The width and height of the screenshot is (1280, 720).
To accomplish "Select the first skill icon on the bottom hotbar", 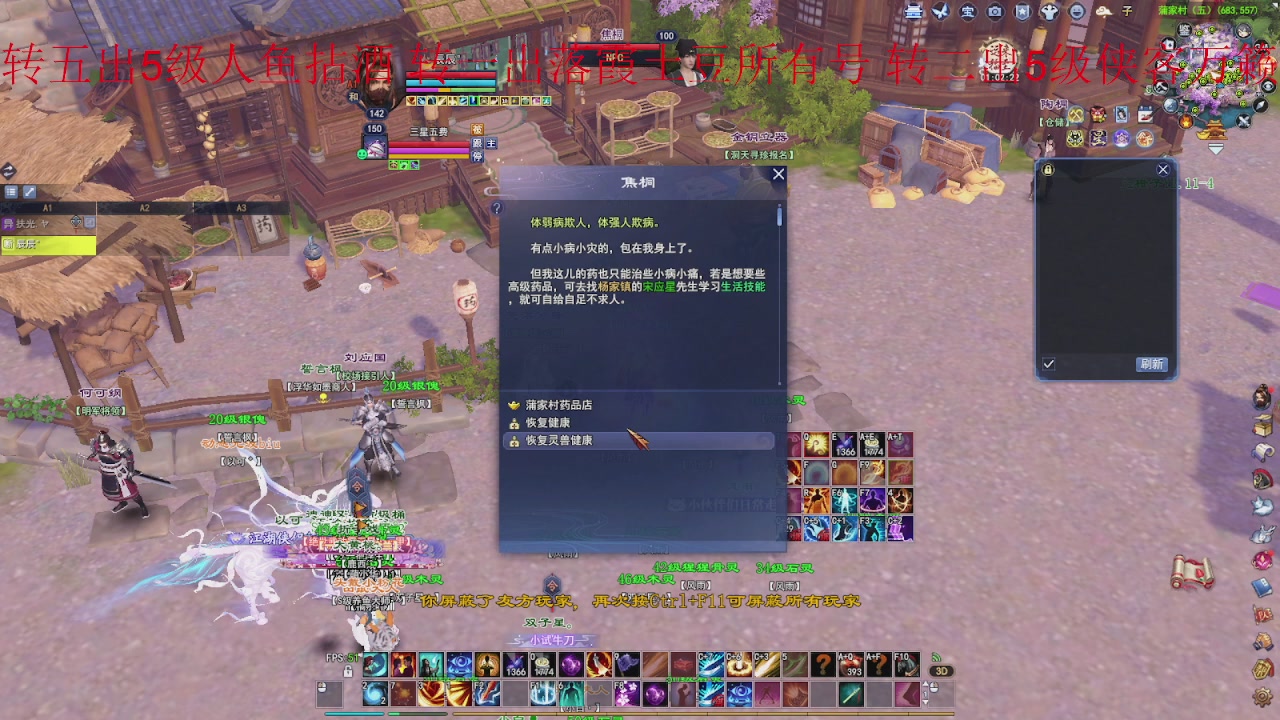I will [x=374, y=664].
